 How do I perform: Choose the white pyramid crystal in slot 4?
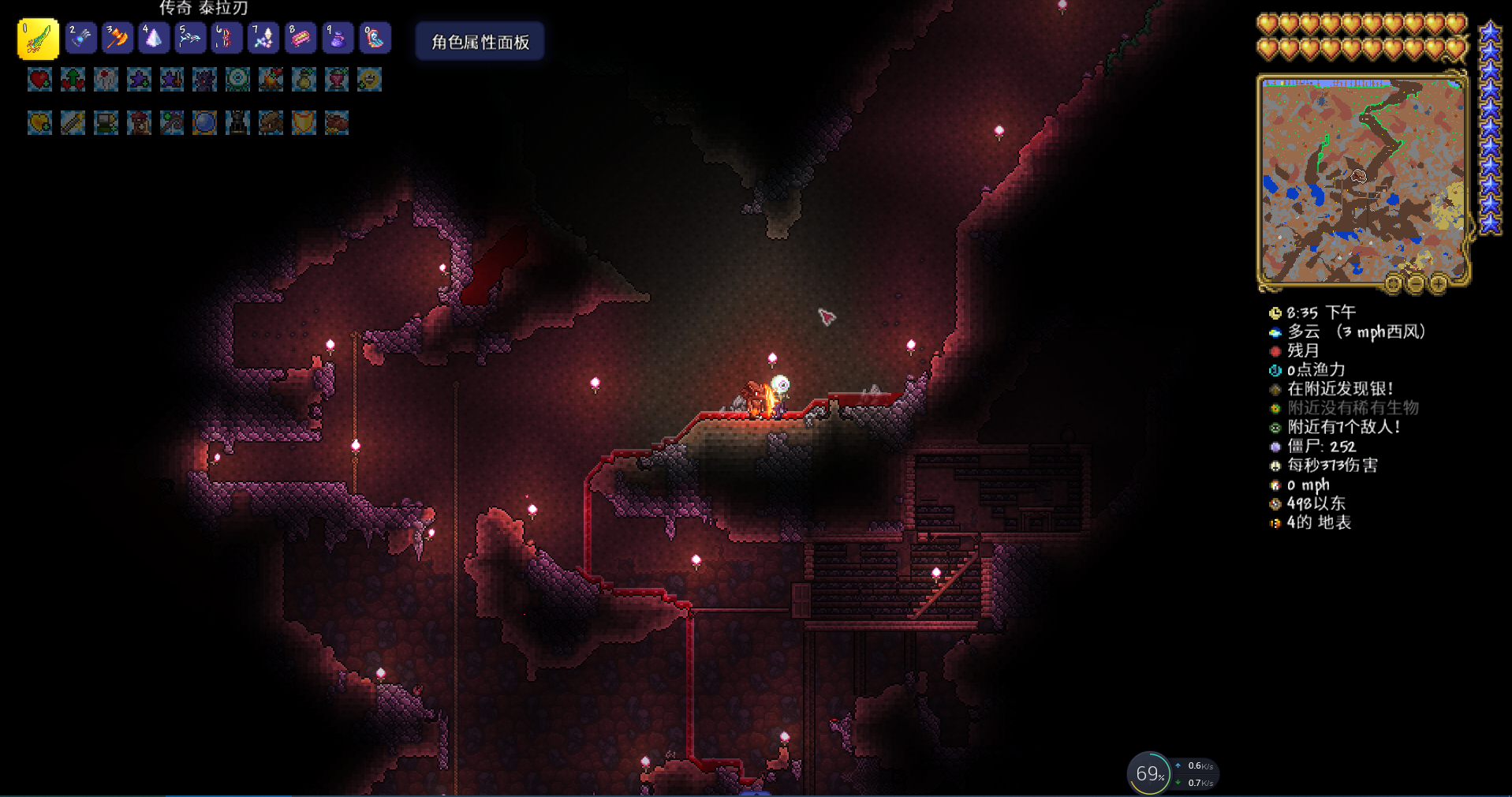pos(154,38)
